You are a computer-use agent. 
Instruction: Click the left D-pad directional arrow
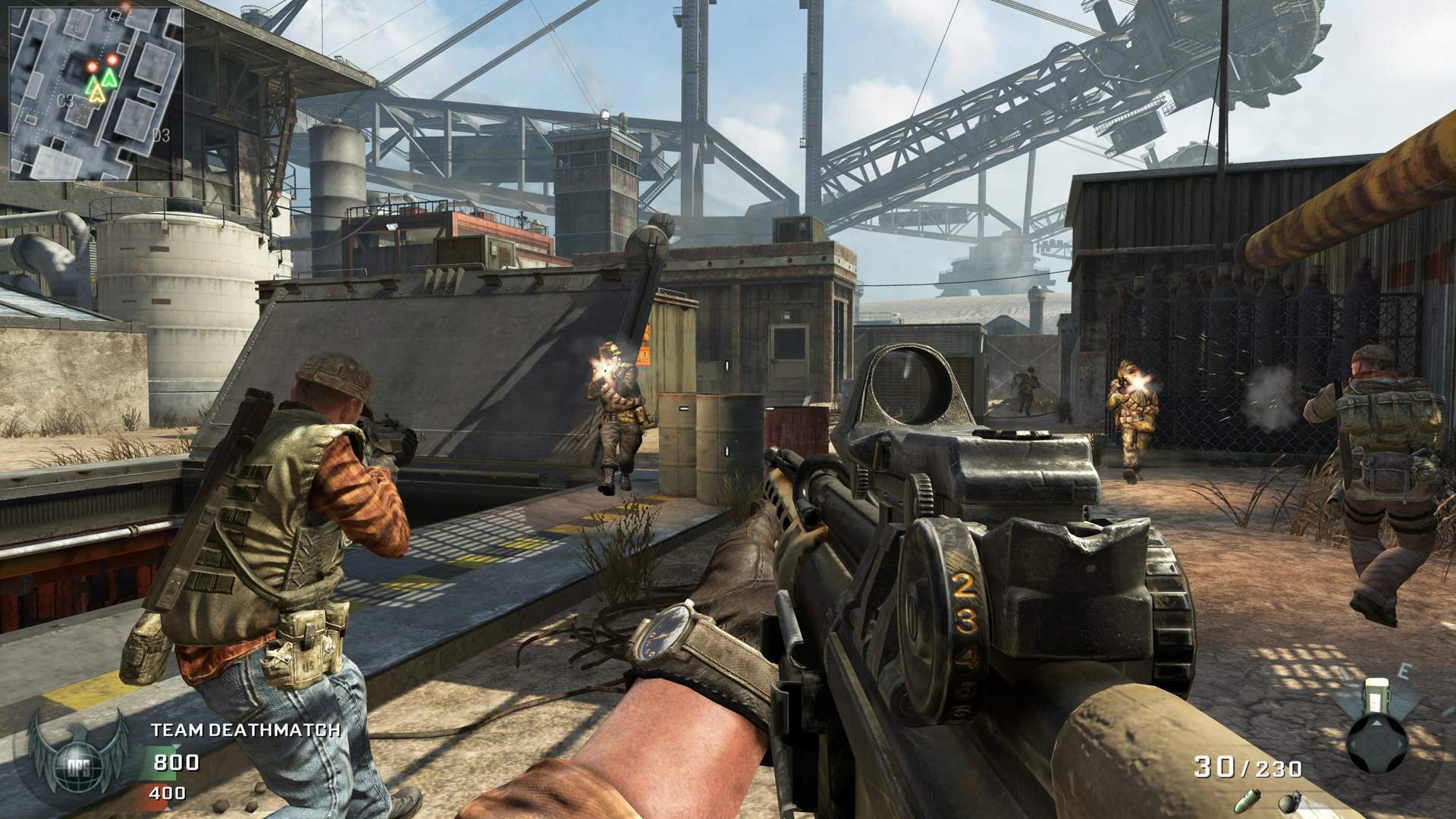tap(1353, 745)
